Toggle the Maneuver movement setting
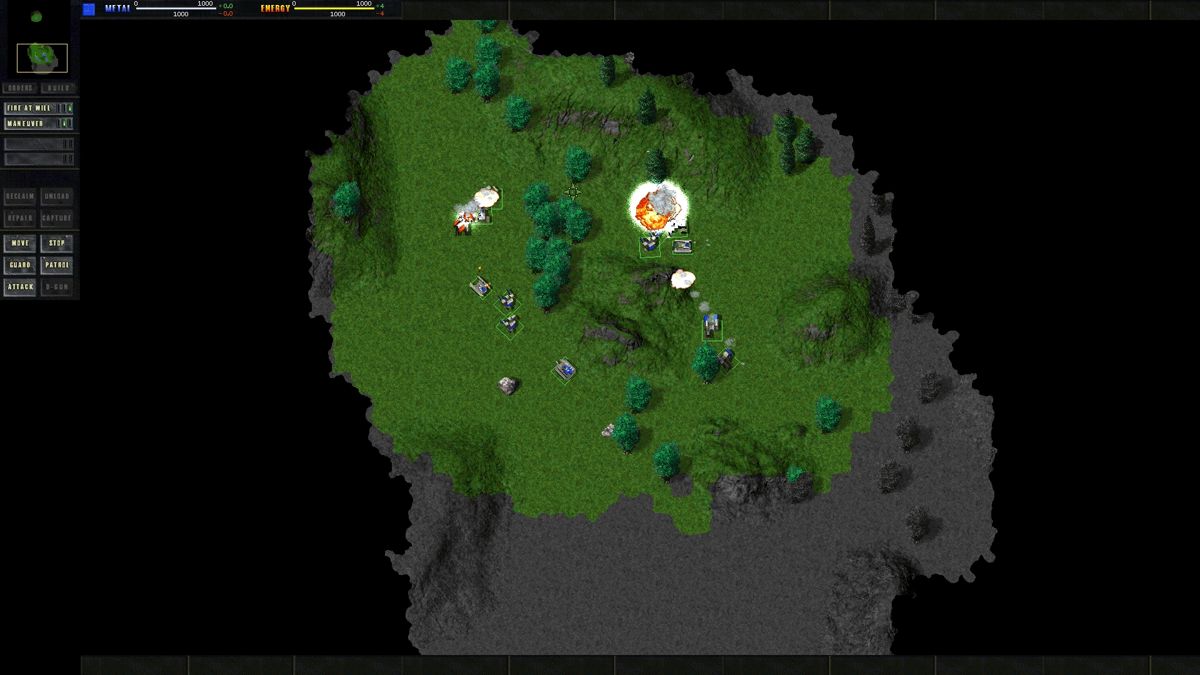1200x675 pixels. tap(38, 124)
